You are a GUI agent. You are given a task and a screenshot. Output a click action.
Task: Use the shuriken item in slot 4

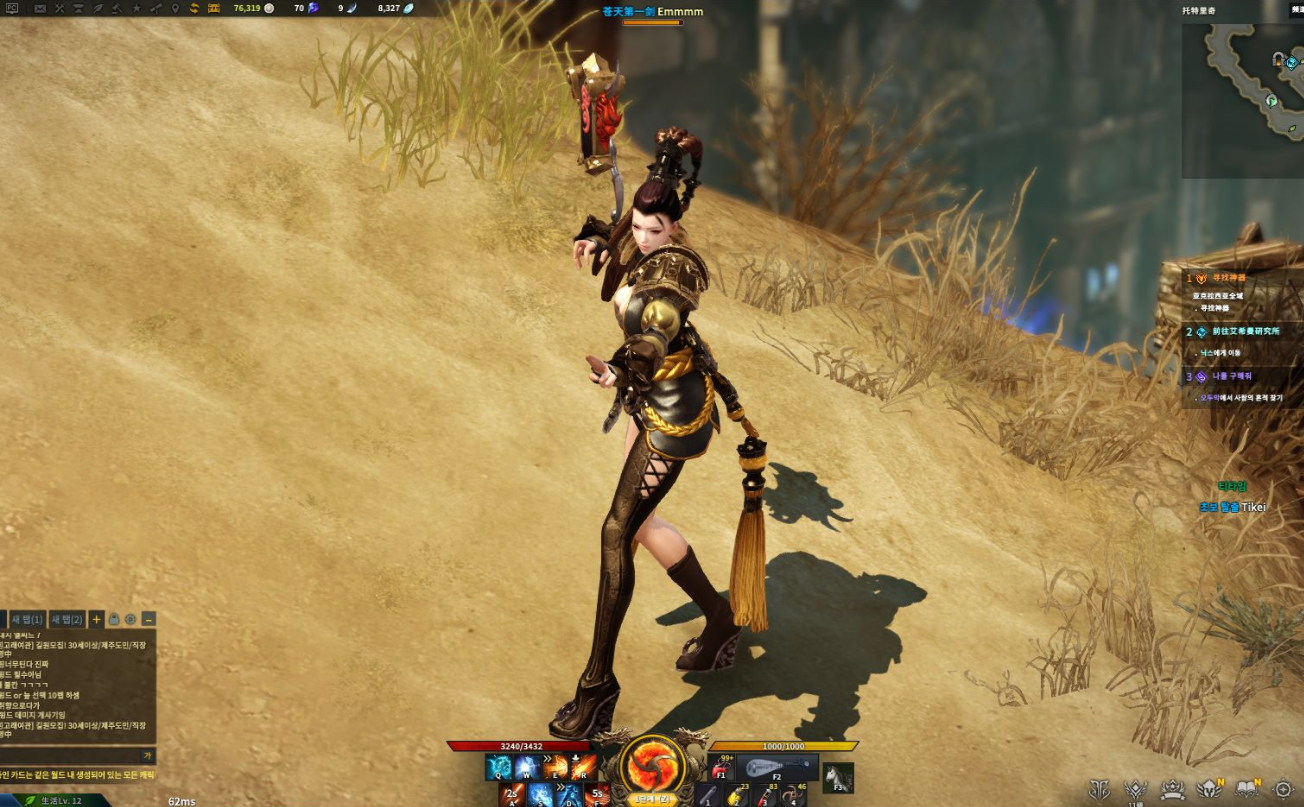pyautogui.click(x=793, y=795)
